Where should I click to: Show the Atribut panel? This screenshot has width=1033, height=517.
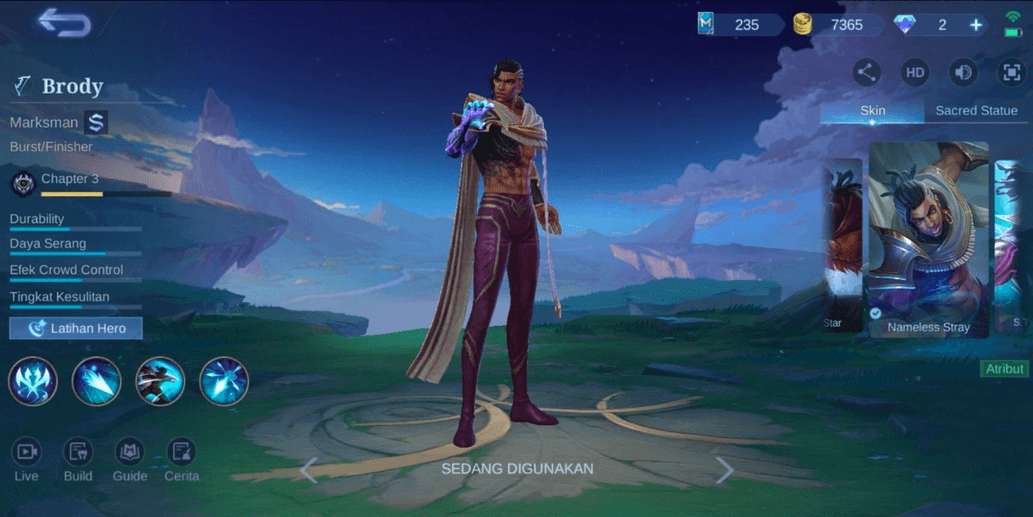1004,369
